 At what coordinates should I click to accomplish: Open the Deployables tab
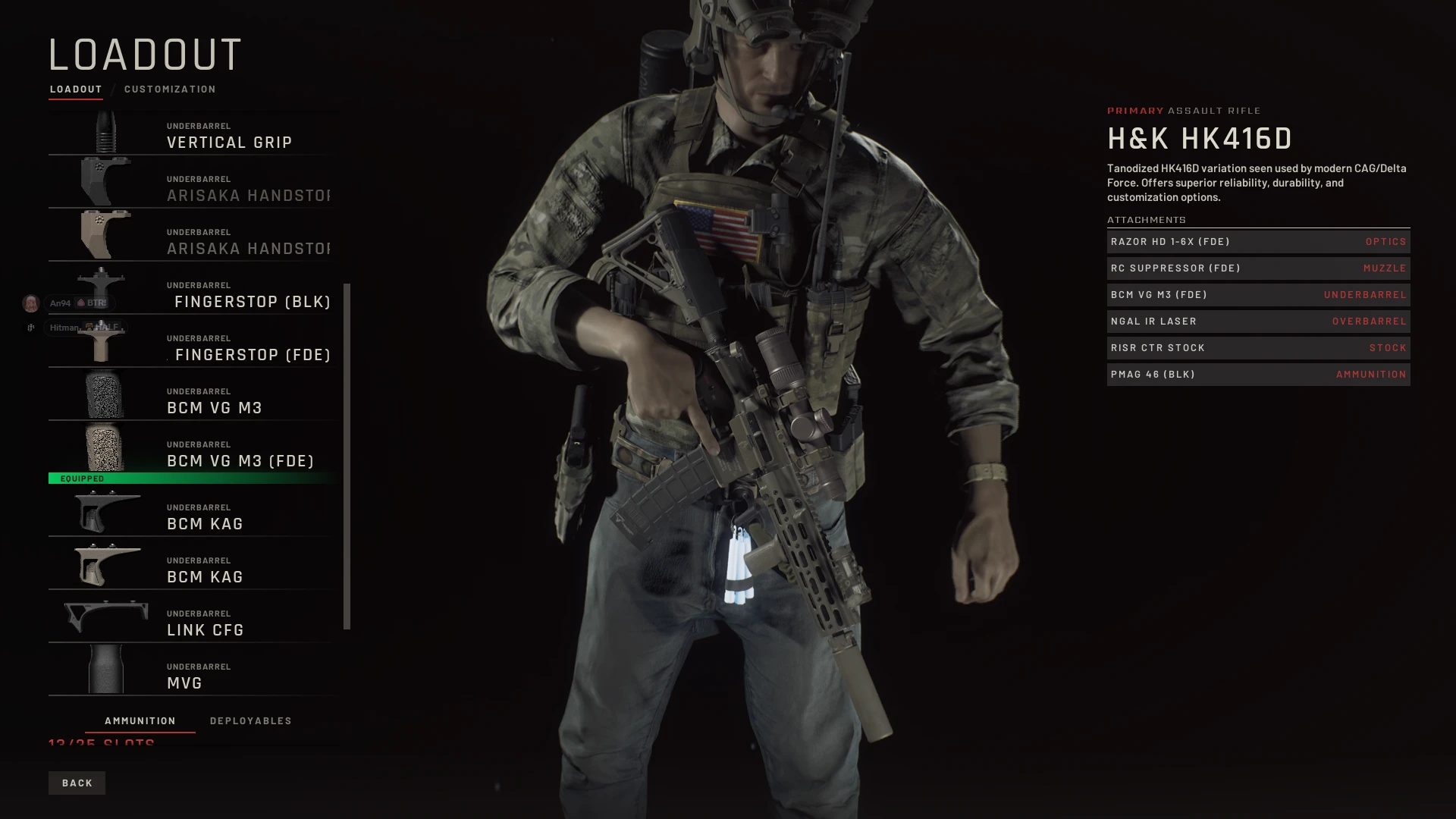pos(250,720)
